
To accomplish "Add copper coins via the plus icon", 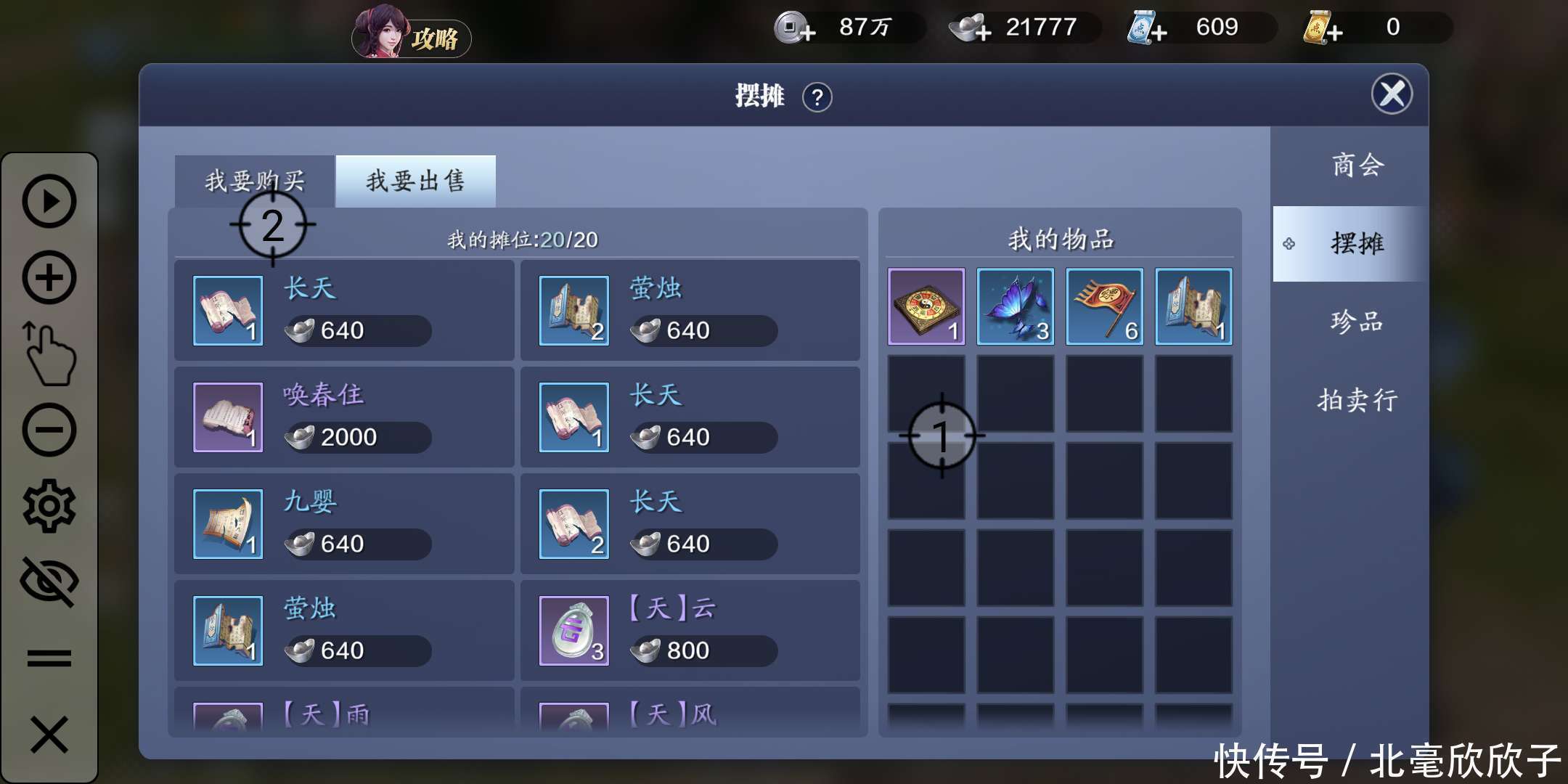I will (x=808, y=35).
